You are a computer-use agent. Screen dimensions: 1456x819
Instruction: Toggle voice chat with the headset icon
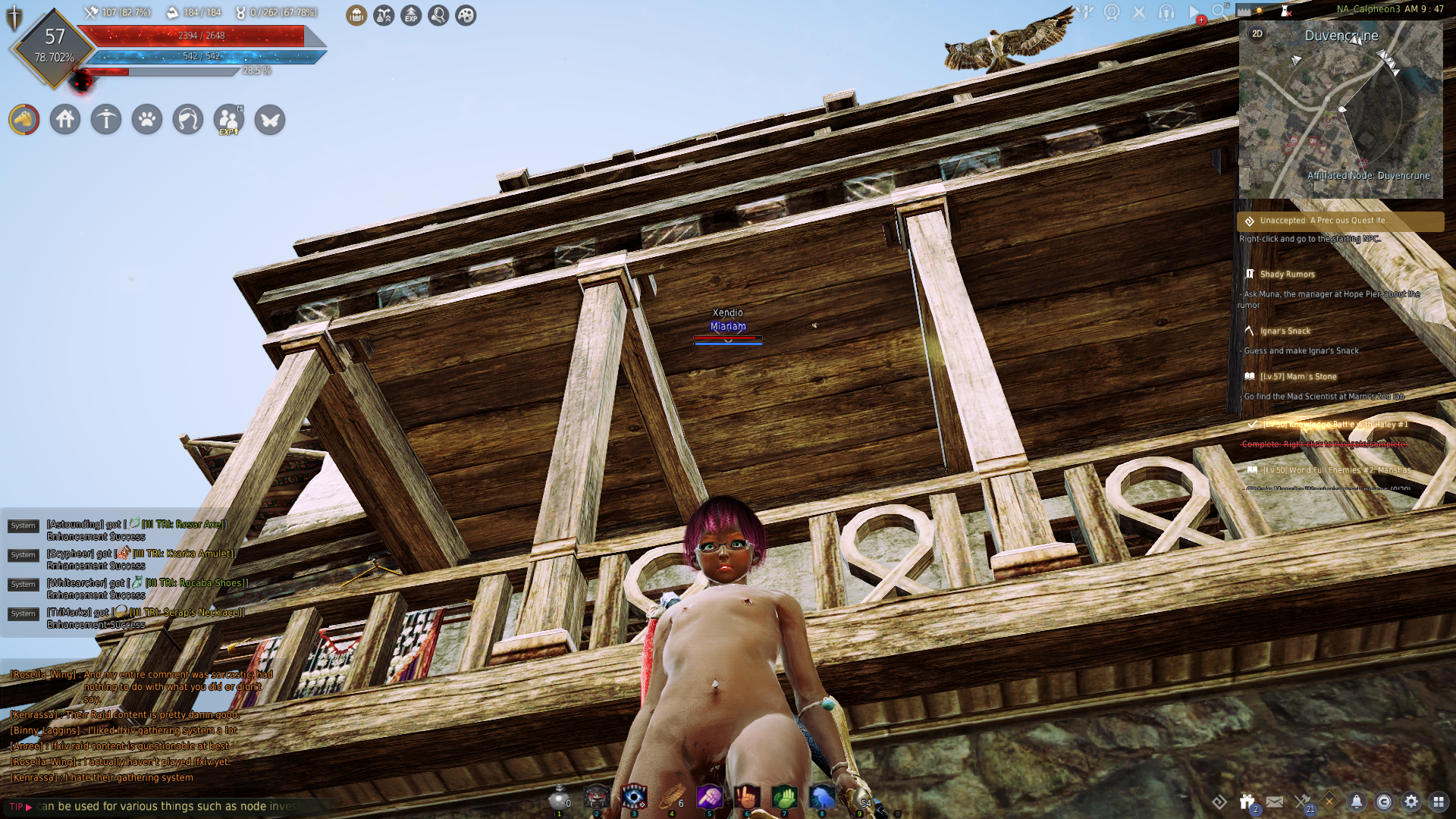tap(1164, 11)
